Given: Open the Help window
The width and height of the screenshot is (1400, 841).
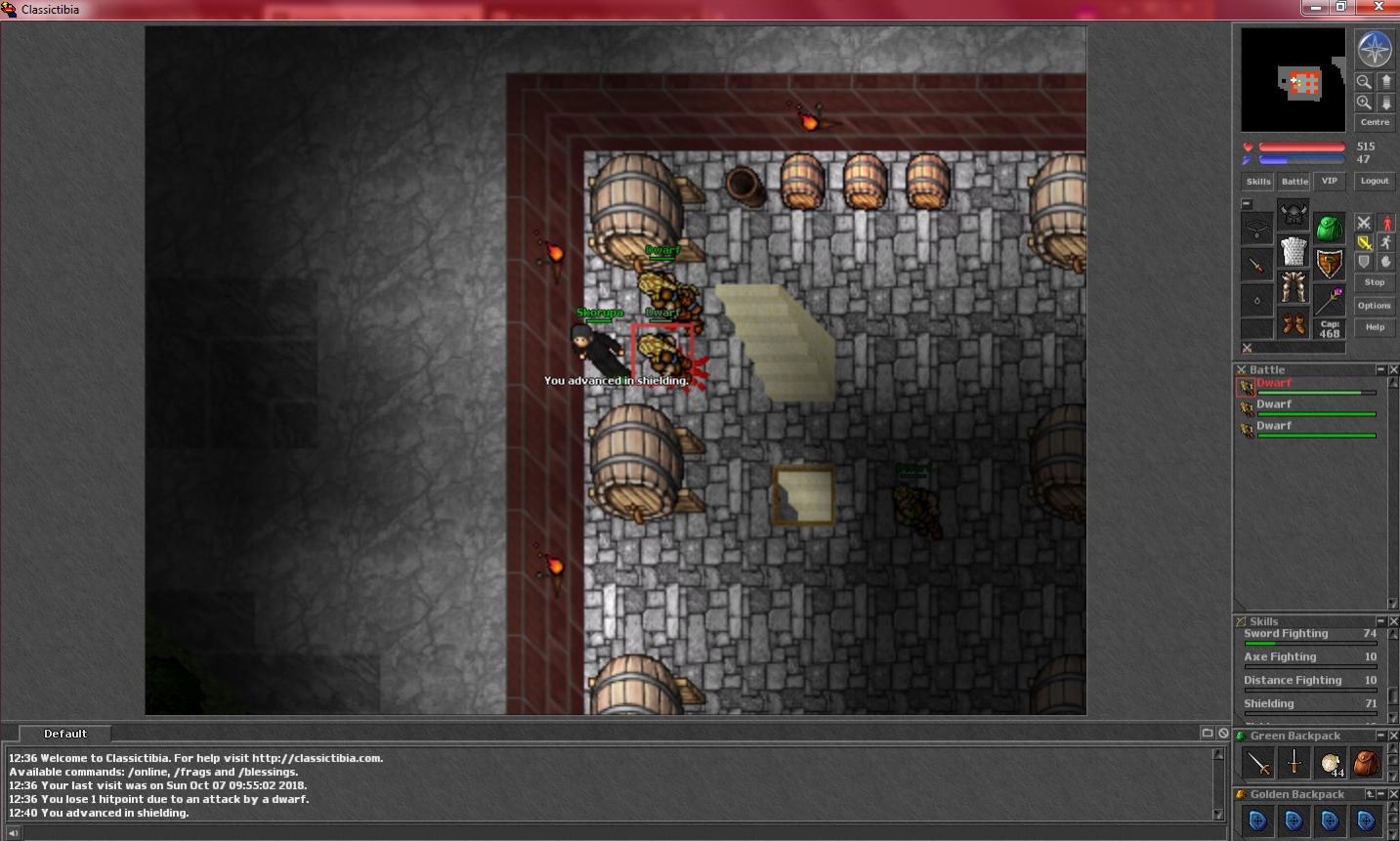Looking at the screenshot, I should coord(1375,327).
